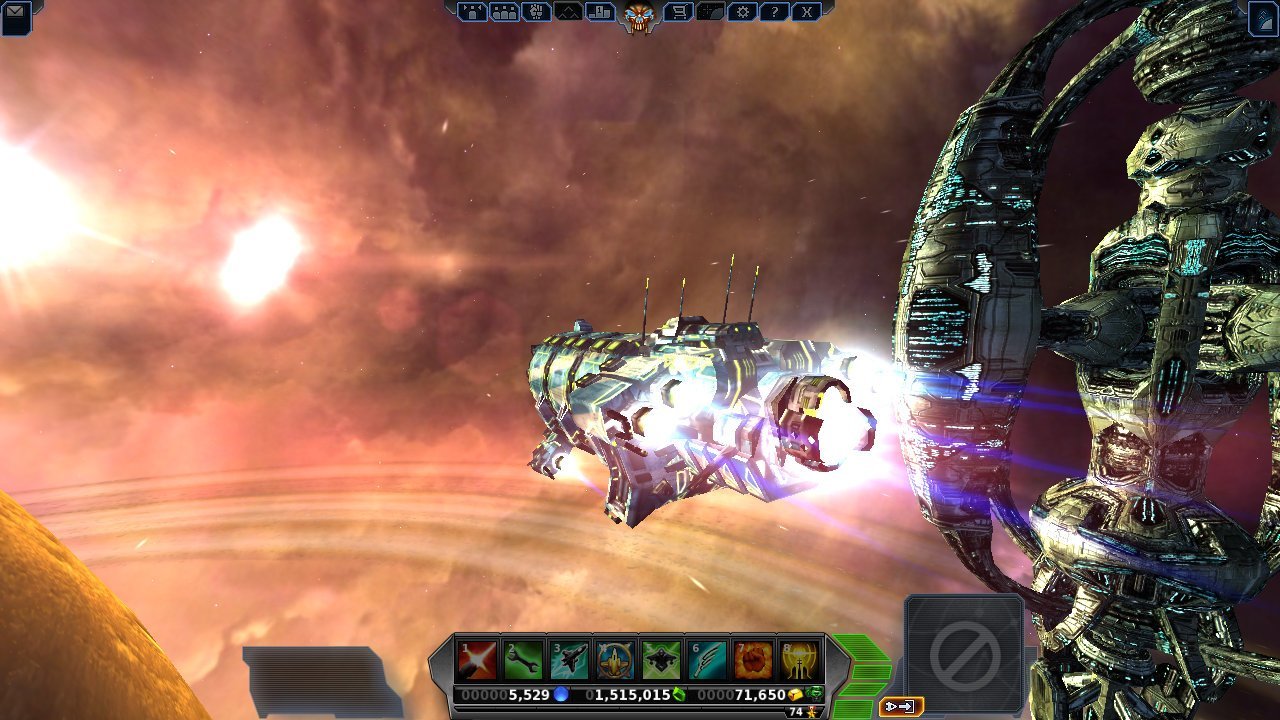Image resolution: width=1280 pixels, height=720 pixels.
Task: Open the gear settings menu
Action: coord(742,12)
